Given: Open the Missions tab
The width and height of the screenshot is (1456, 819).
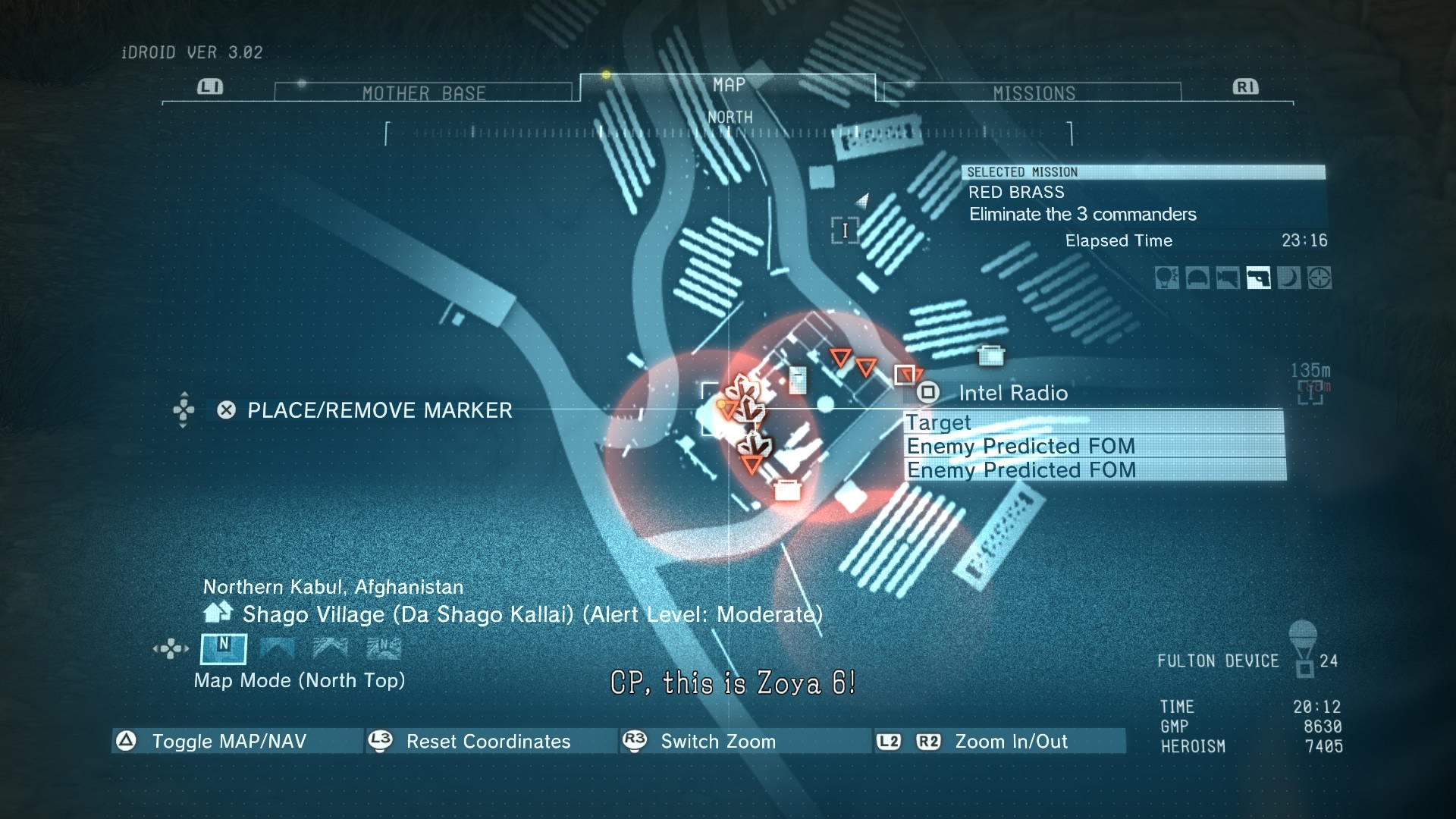Looking at the screenshot, I should [1034, 93].
